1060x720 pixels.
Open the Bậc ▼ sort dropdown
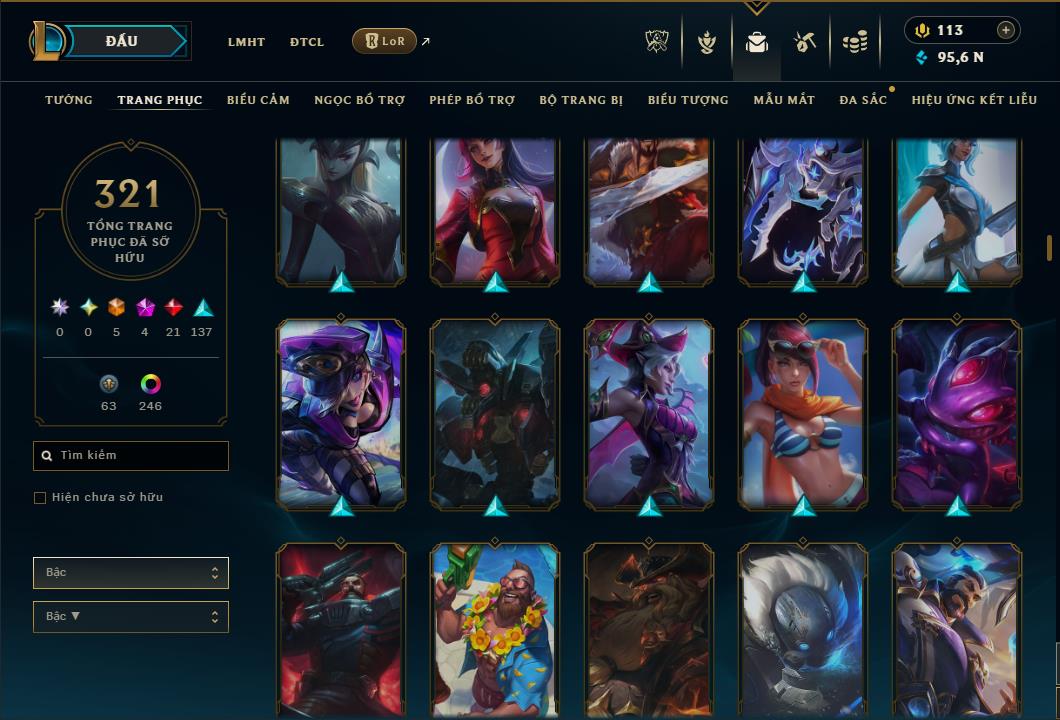(130, 617)
